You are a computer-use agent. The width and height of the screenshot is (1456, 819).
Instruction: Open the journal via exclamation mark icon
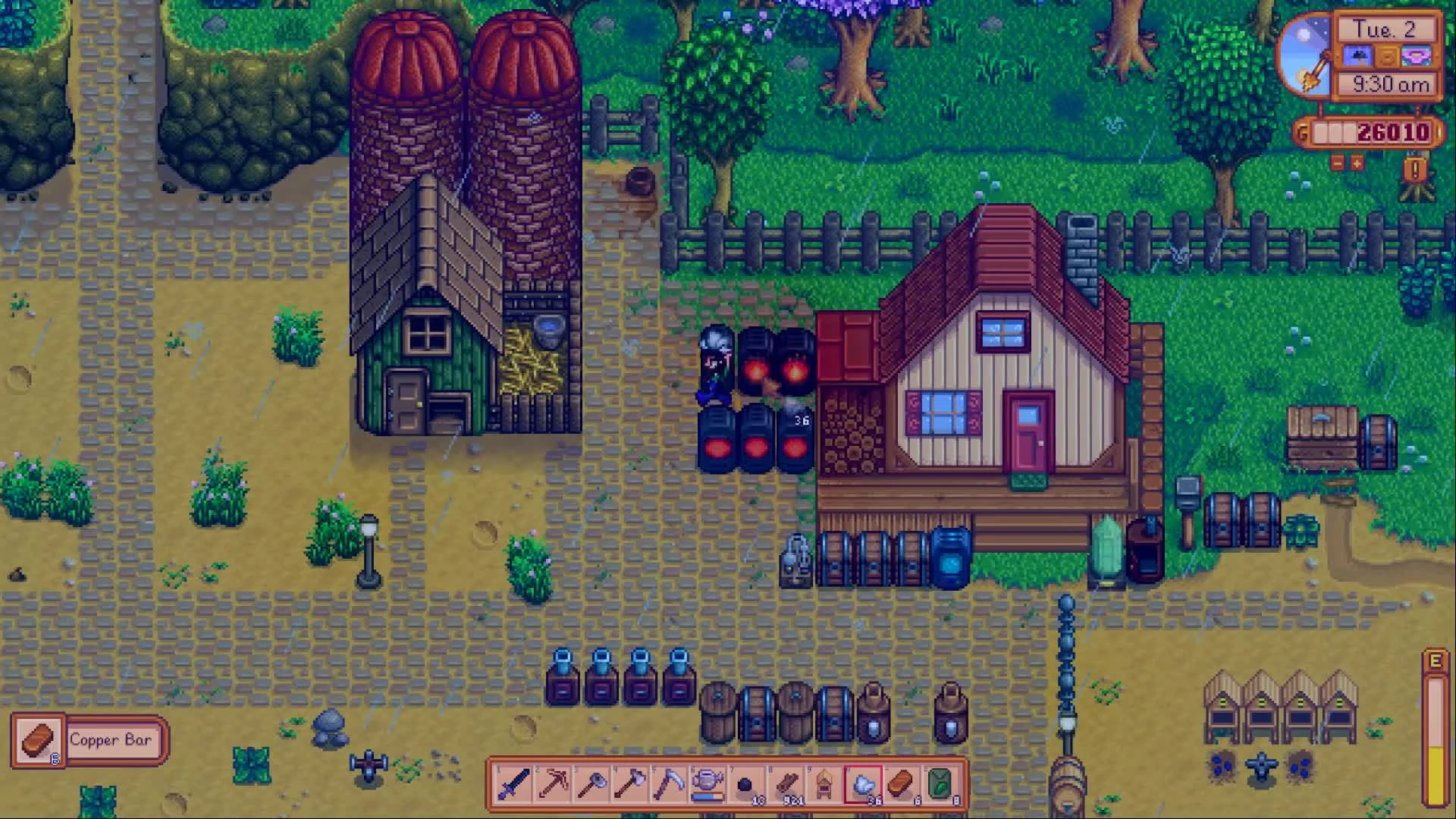[x=1414, y=169]
